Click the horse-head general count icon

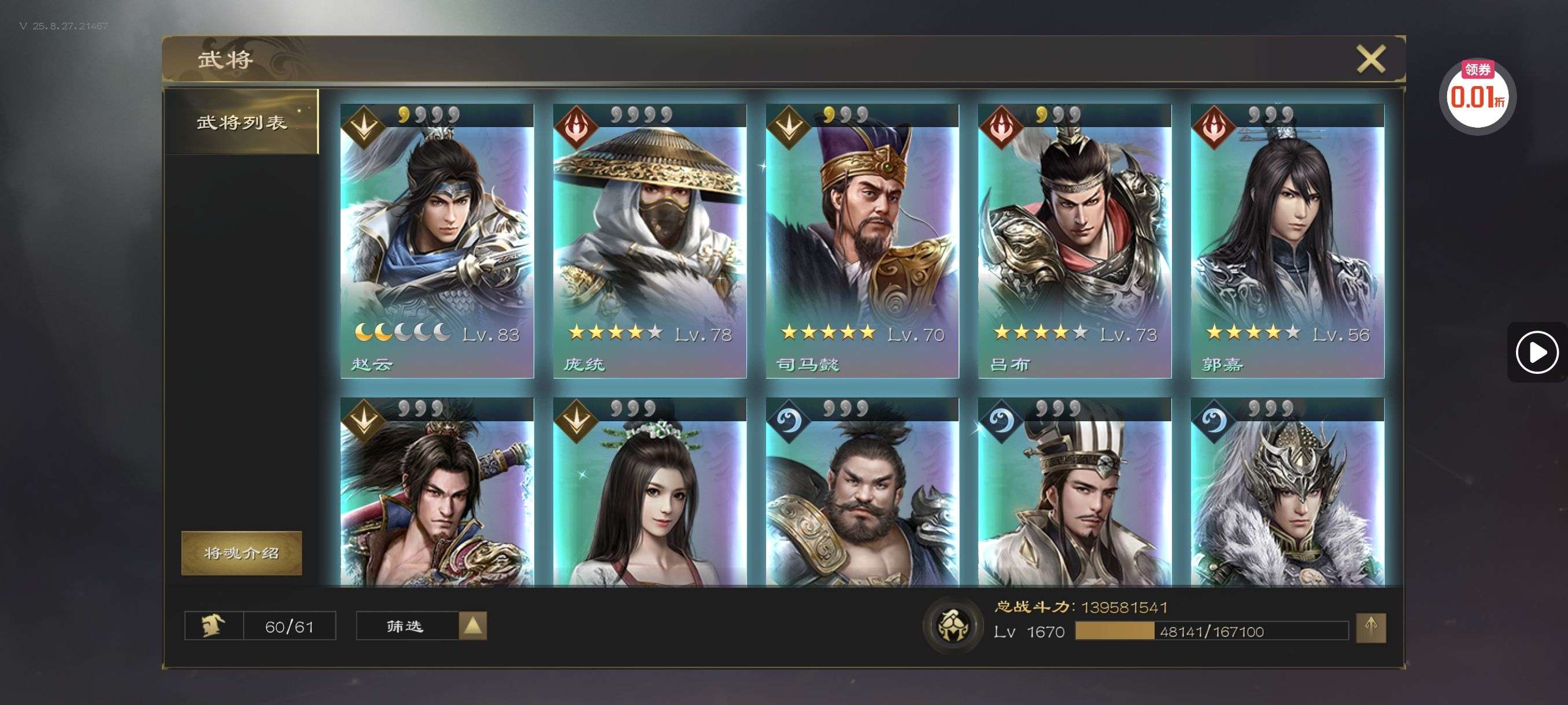(x=214, y=625)
